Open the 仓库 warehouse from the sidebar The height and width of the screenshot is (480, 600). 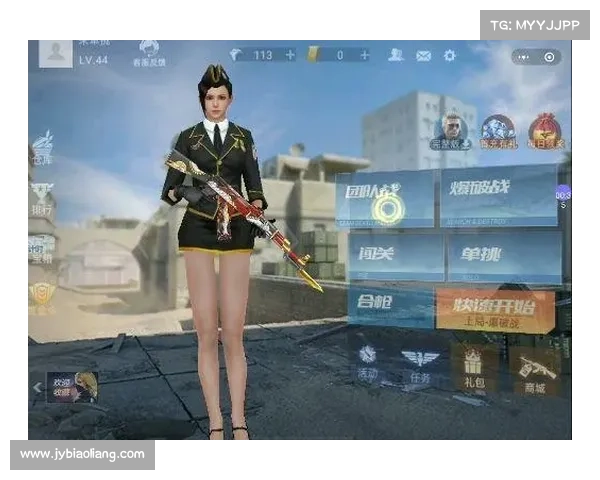pyautogui.click(x=42, y=148)
